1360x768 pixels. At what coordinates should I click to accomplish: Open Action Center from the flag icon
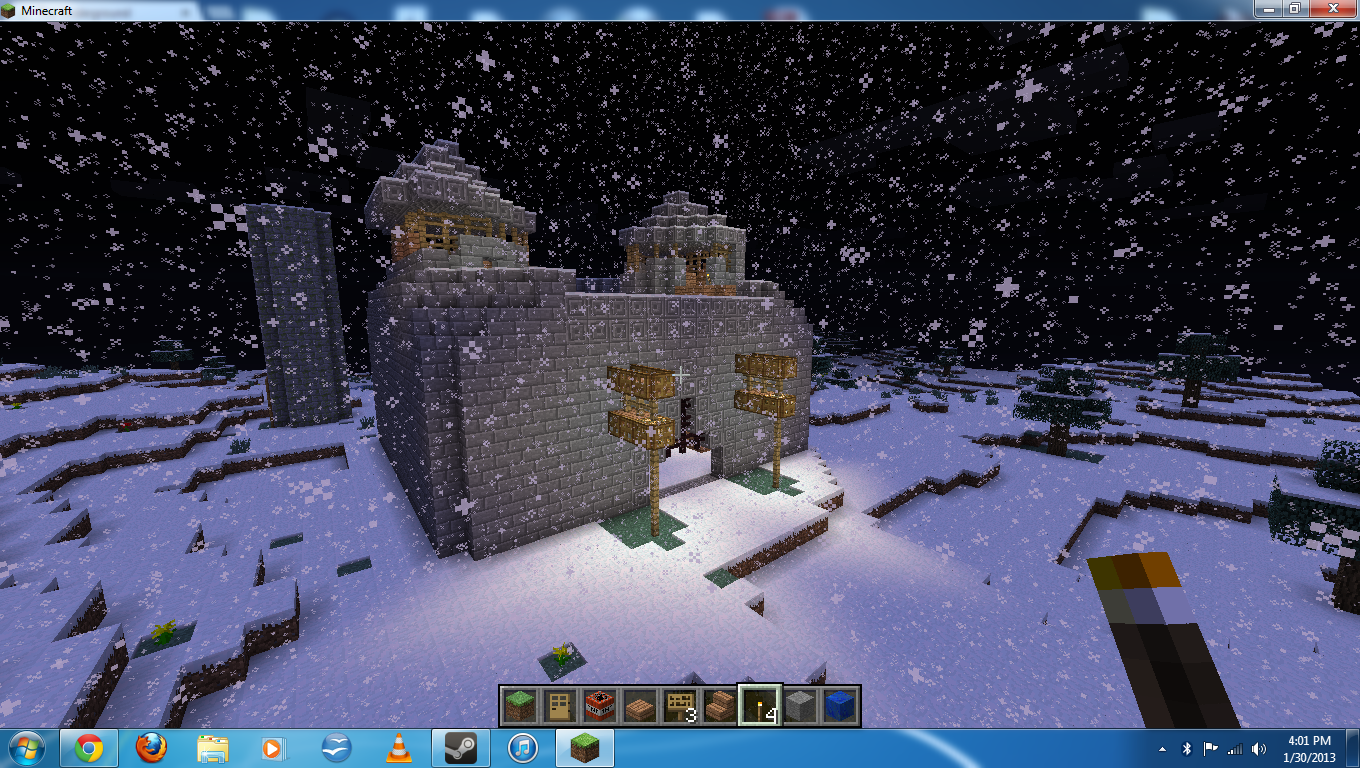pos(1212,747)
